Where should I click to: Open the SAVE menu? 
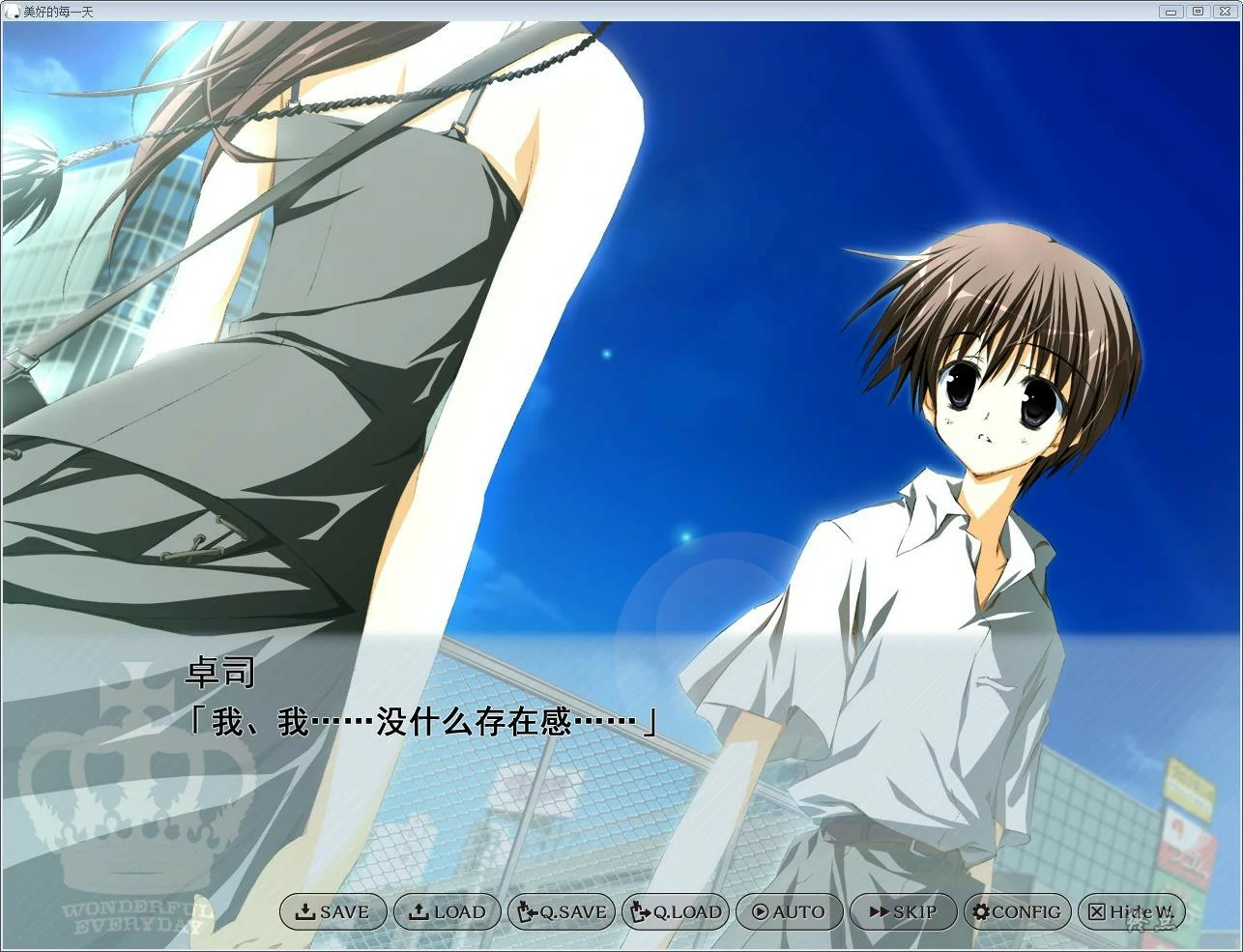333,911
